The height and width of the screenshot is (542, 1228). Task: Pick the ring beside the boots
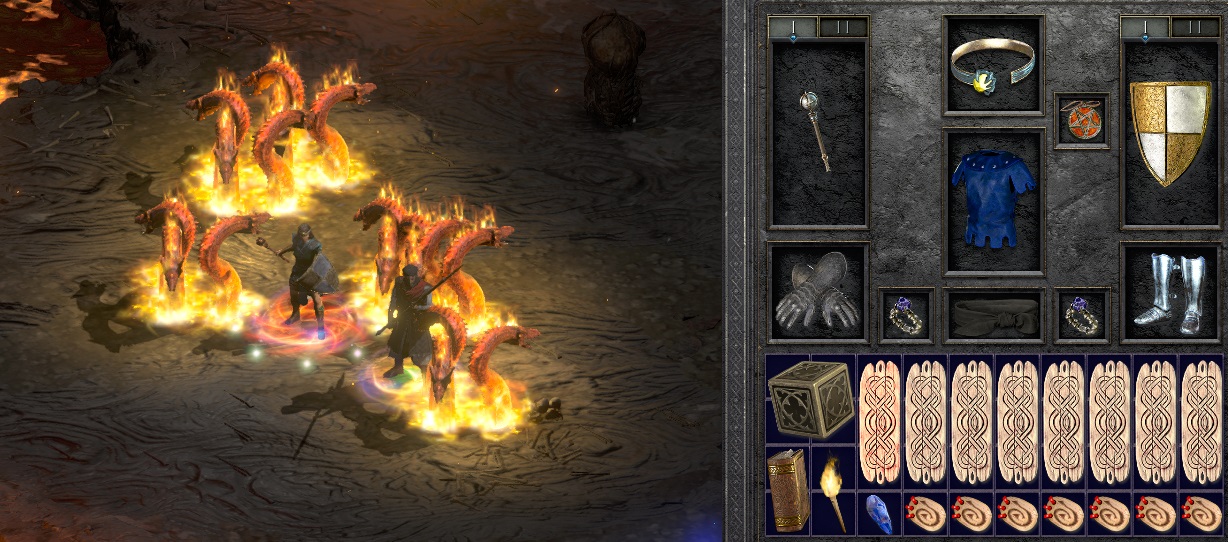pyautogui.click(x=1082, y=316)
